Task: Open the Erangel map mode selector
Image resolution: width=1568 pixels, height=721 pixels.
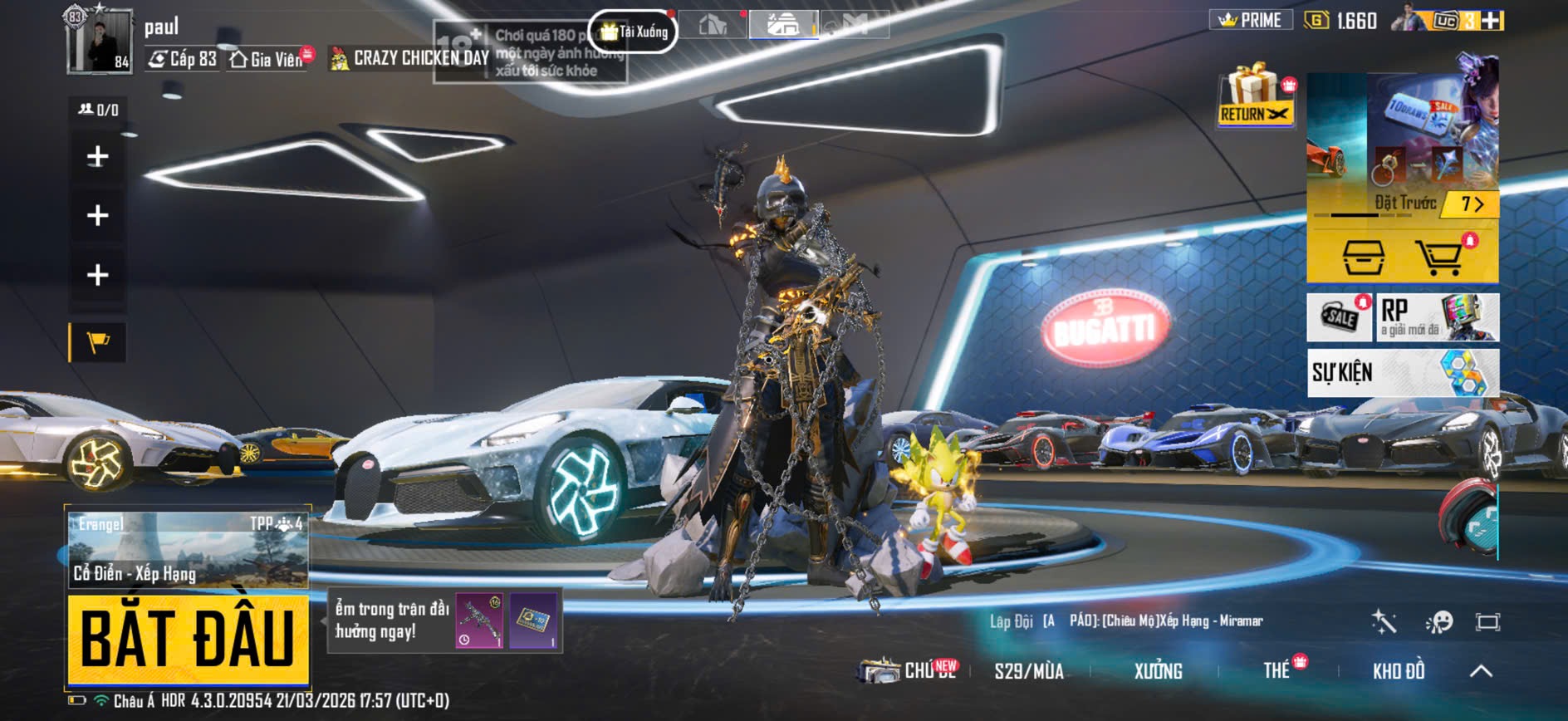Action: pos(188,548)
